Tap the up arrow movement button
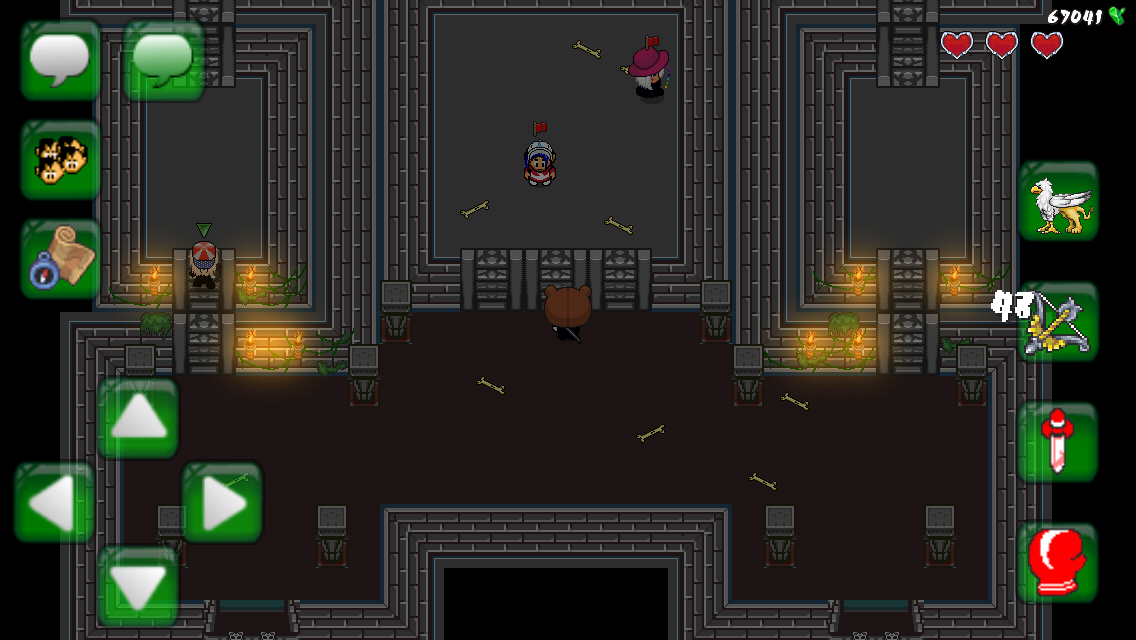Image resolution: width=1136 pixels, height=640 pixels. (x=138, y=418)
